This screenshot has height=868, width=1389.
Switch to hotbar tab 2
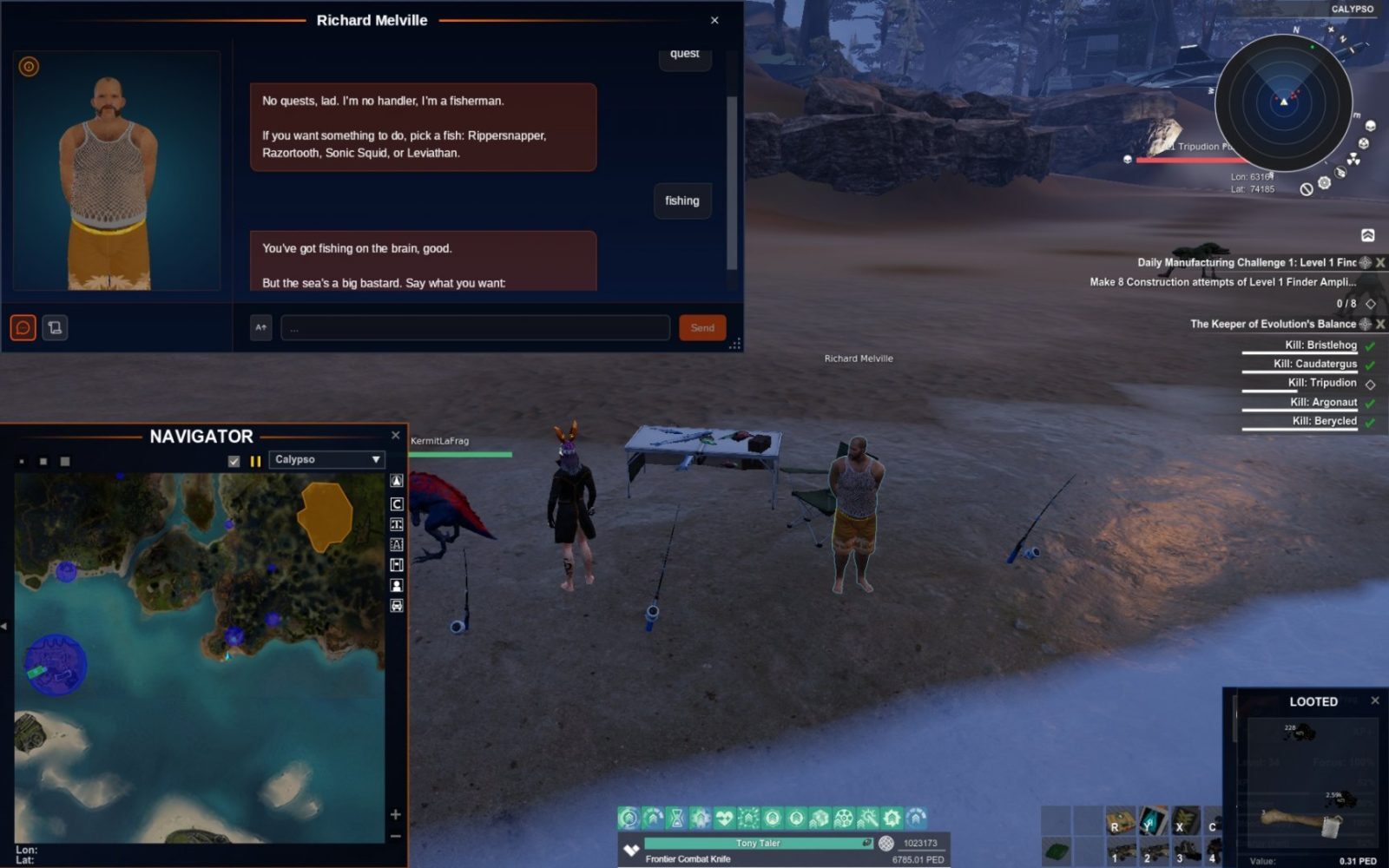[x=1147, y=857]
